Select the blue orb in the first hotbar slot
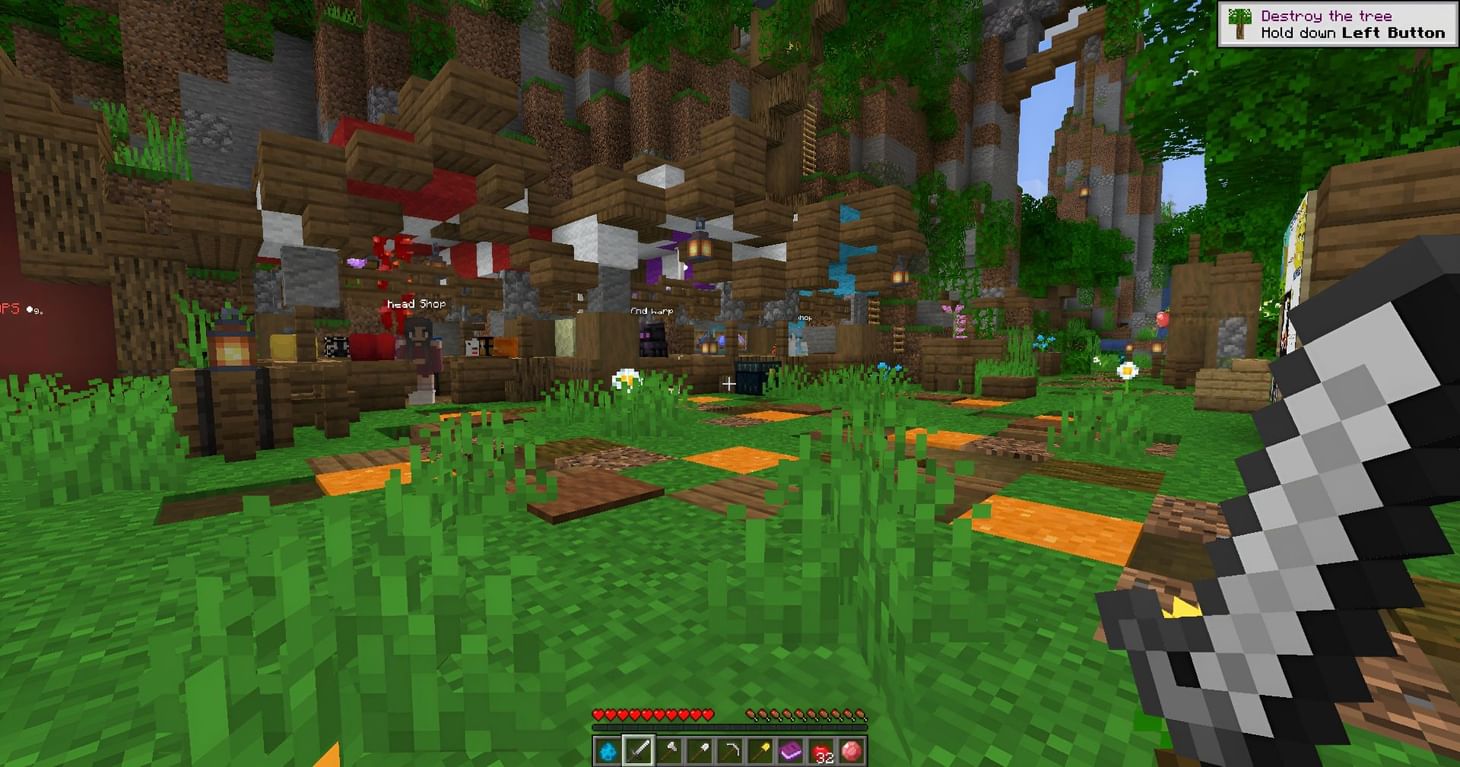The width and height of the screenshot is (1460, 767). (607, 749)
